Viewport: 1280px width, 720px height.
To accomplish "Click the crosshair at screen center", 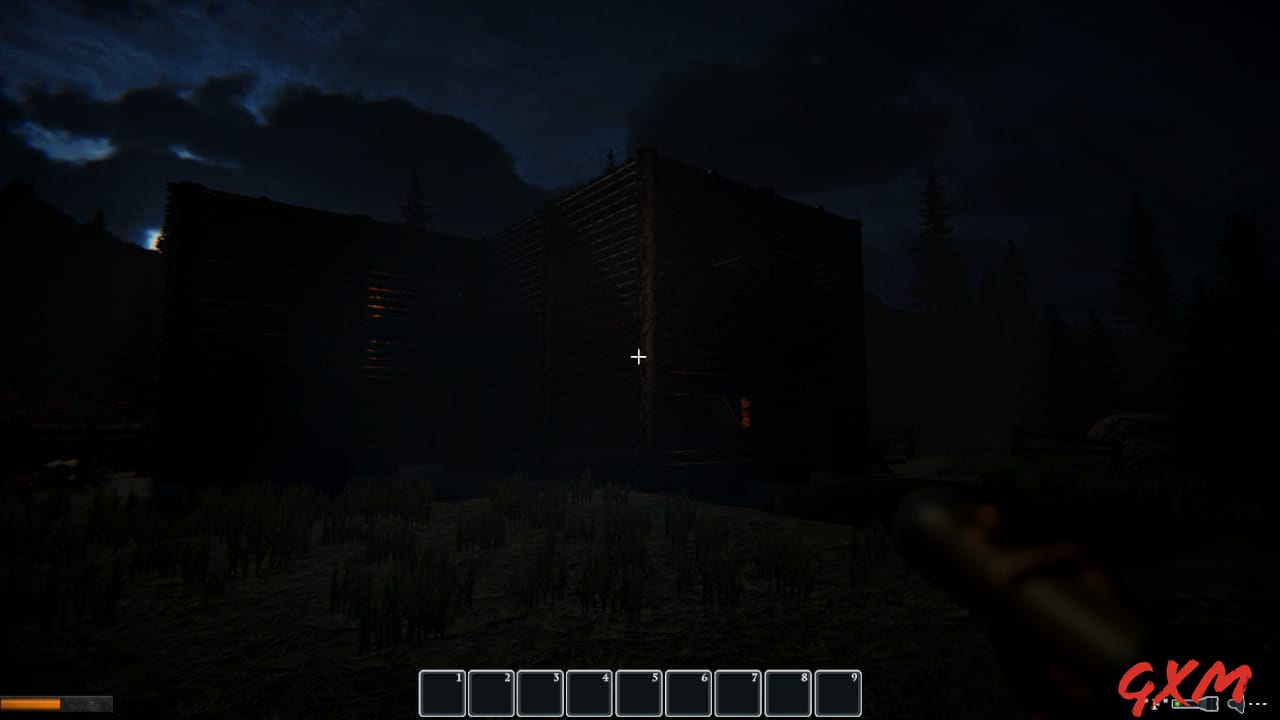I will (639, 356).
